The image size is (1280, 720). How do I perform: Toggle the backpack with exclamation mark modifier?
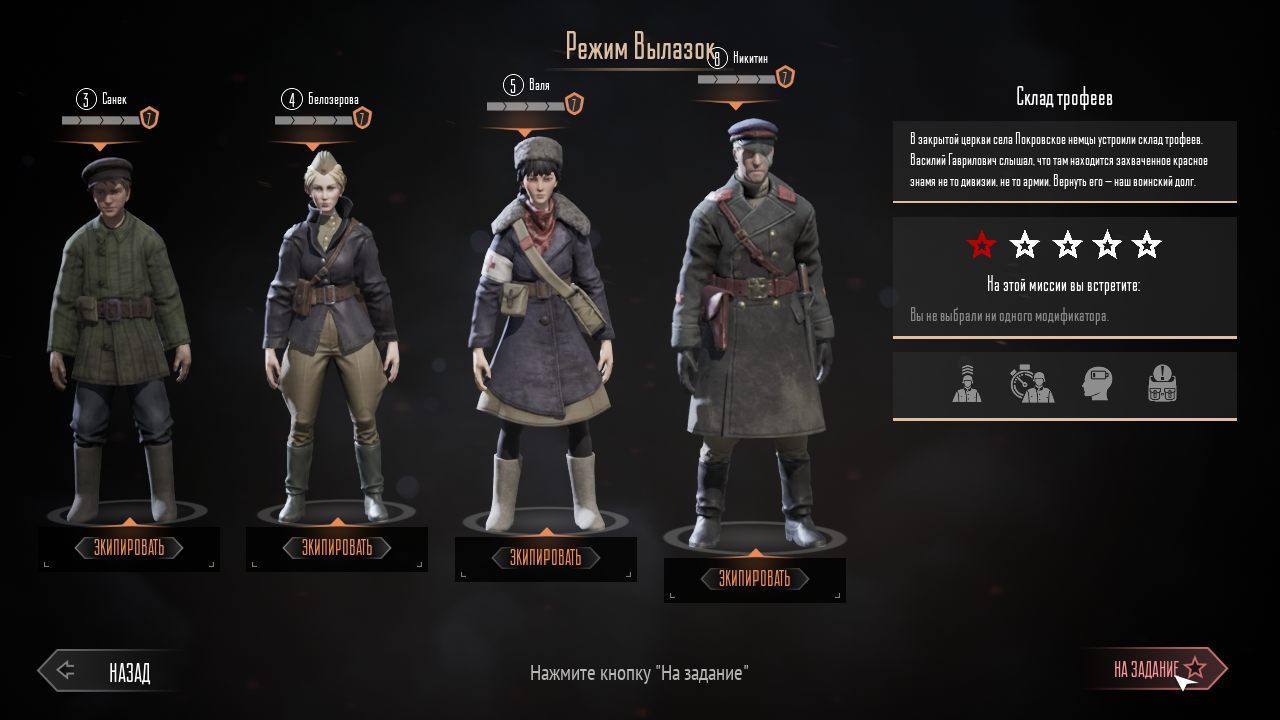1162,384
